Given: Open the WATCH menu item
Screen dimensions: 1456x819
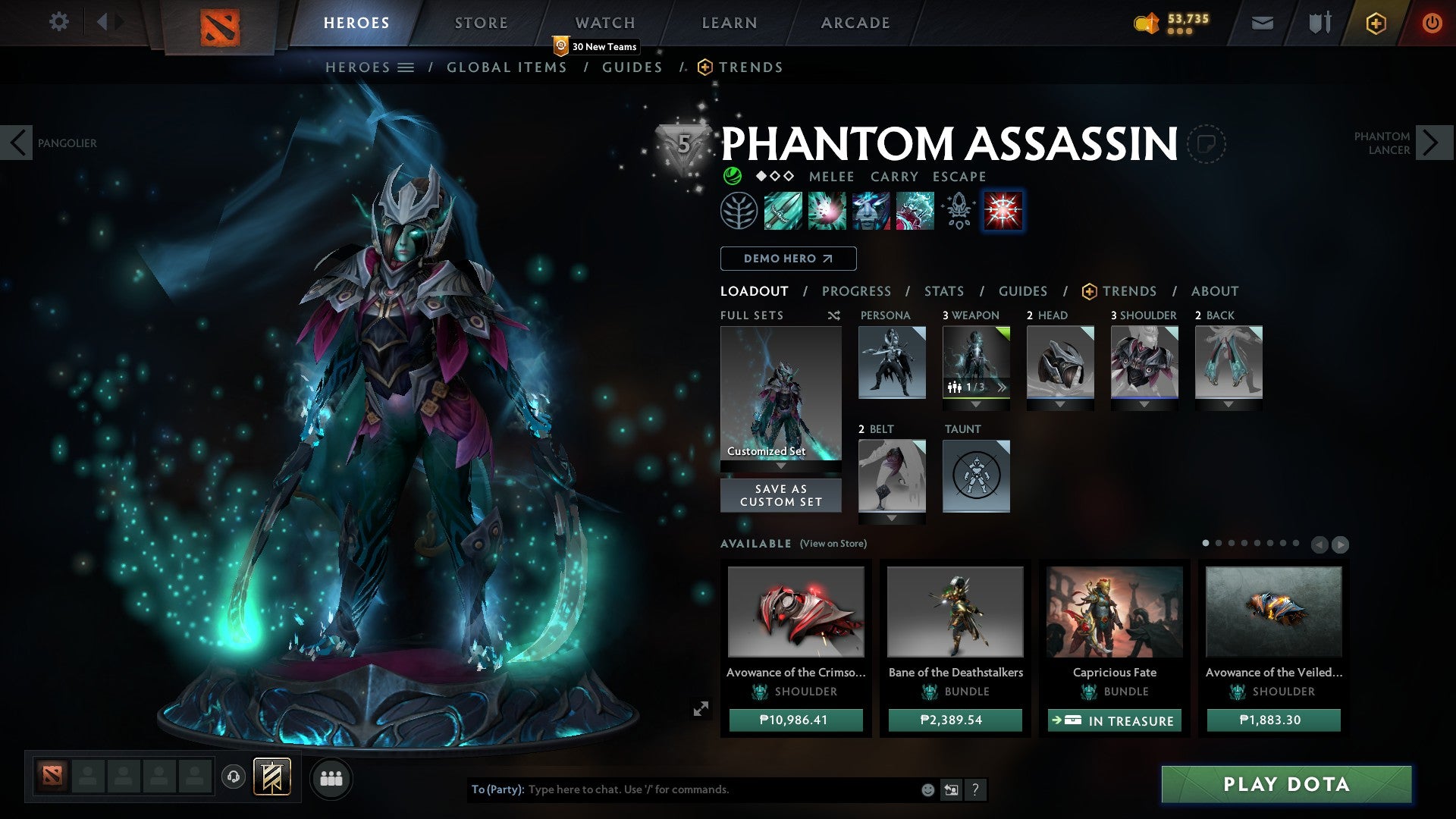Looking at the screenshot, I should click(x=604, y=22).
